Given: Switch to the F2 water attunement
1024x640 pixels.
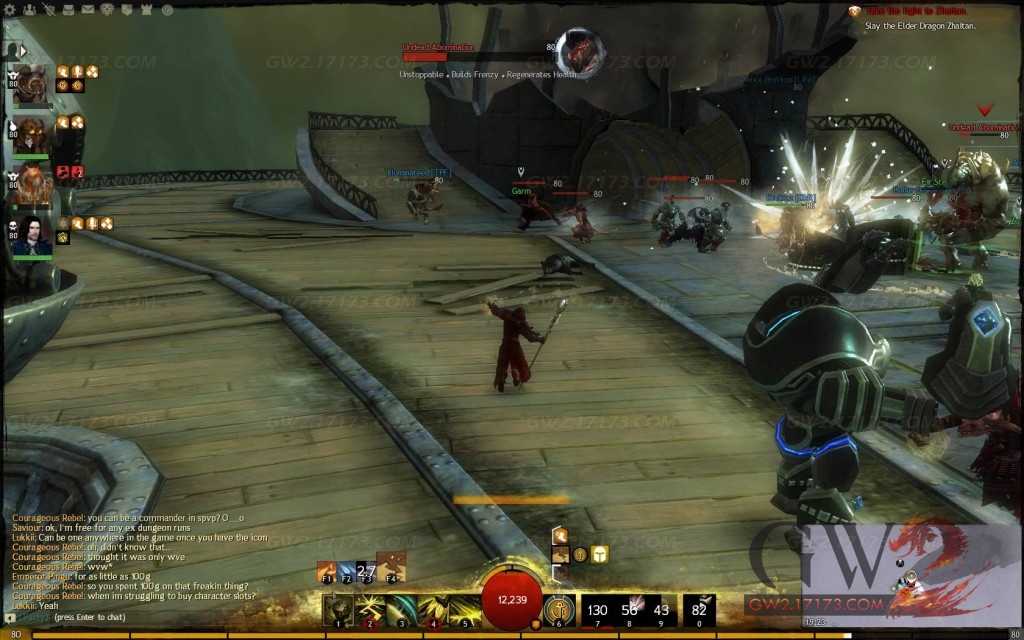Looking at the screenshot, I should click(x=346, y=571).
